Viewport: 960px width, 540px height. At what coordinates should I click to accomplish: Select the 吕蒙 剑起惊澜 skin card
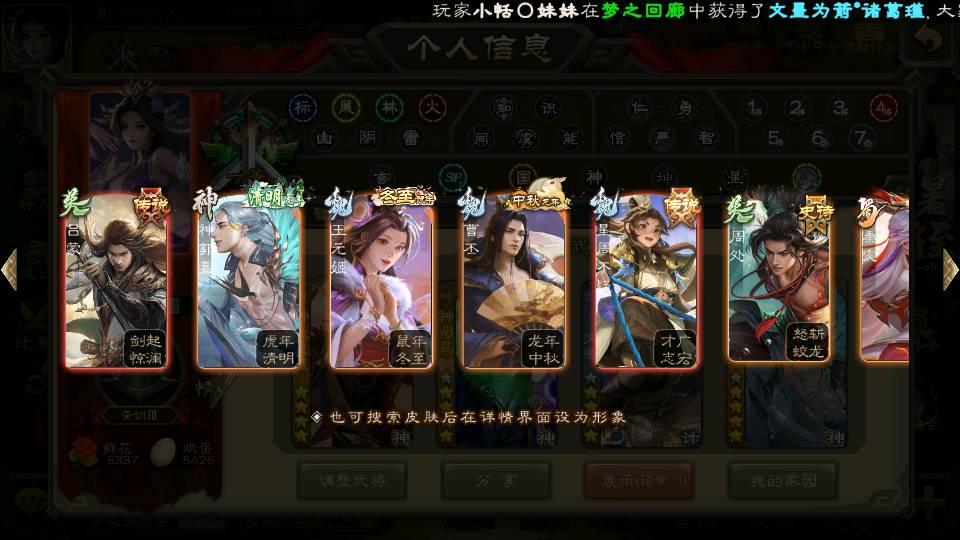116,280
